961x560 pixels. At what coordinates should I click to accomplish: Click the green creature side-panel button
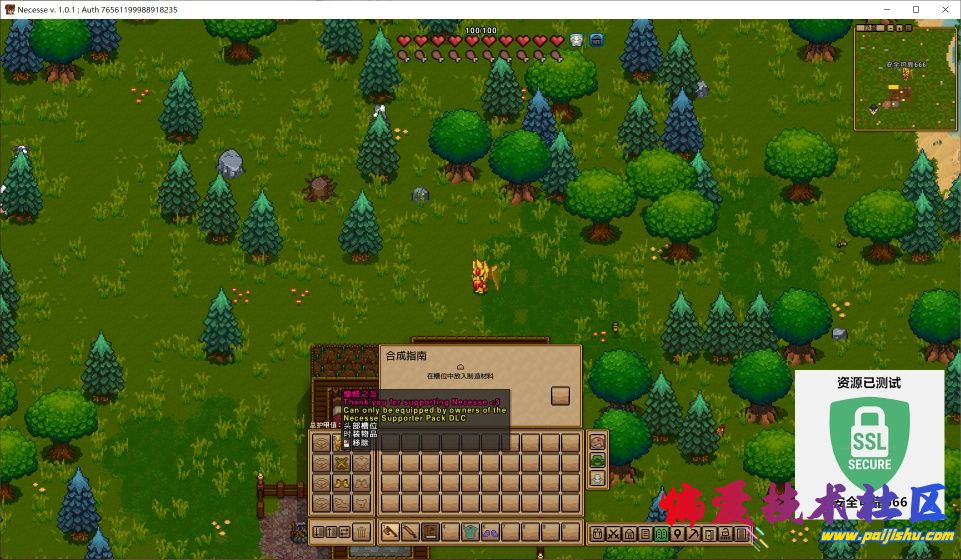tap(597, 460)
